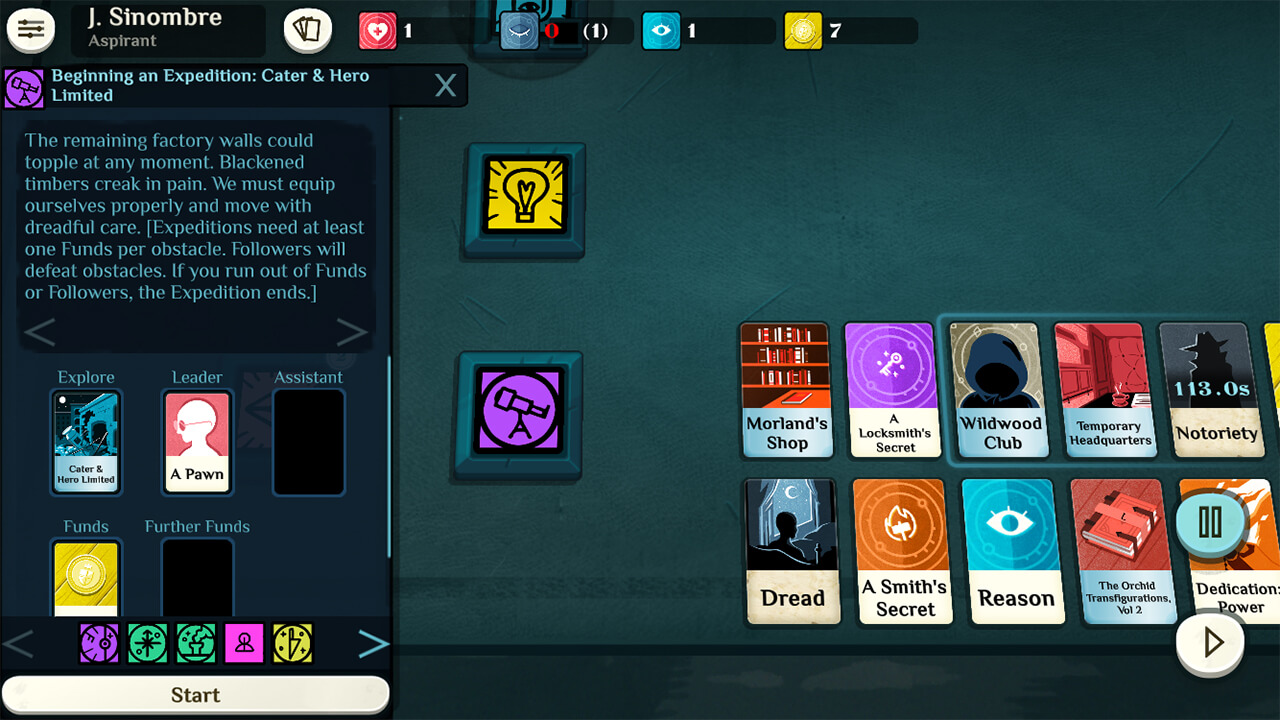Close the expedition dialog with the X
The image size is (1280, 720).
[x=445, y=86]
